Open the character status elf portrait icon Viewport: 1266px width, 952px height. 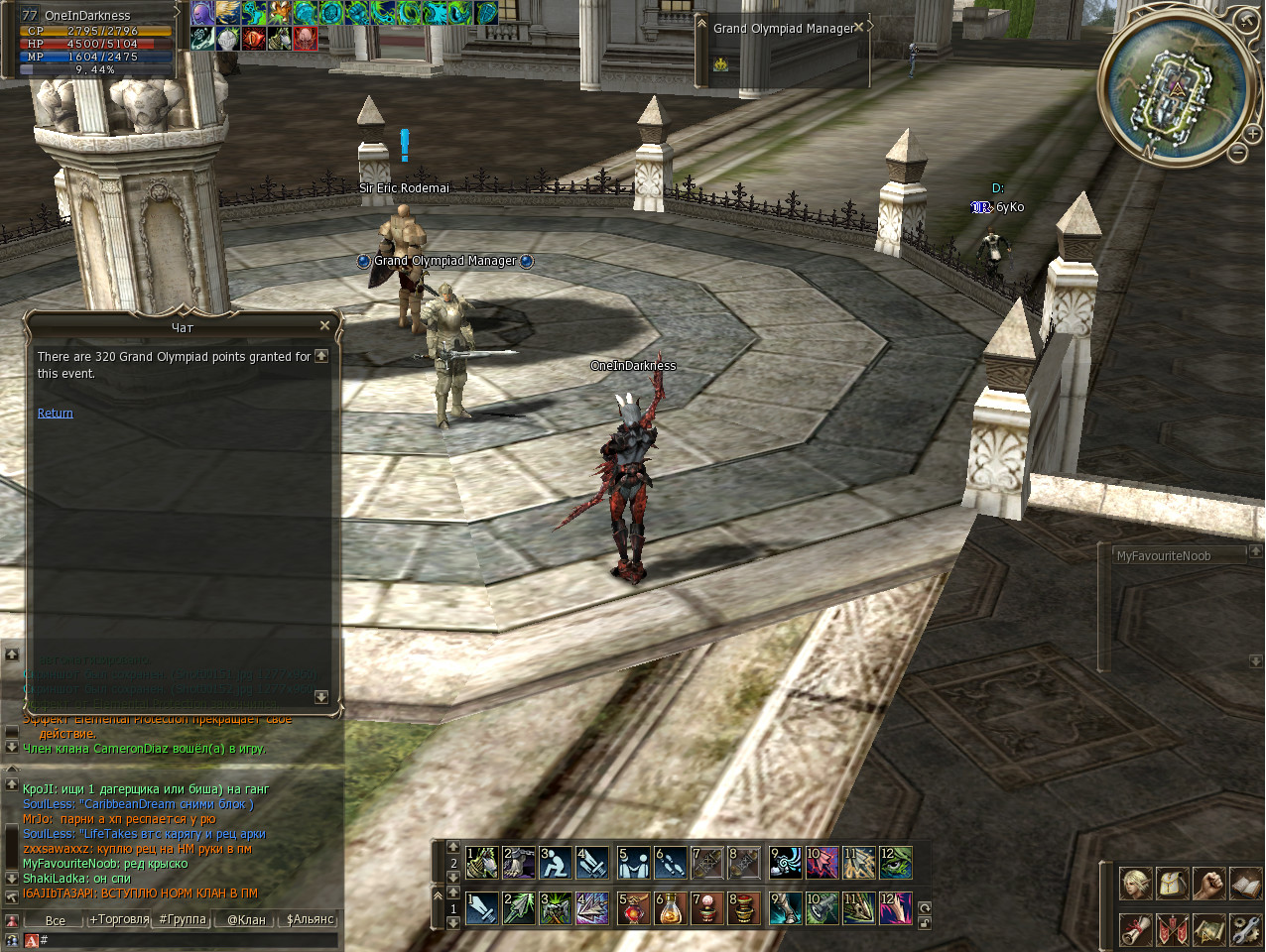click(1136, 884)
